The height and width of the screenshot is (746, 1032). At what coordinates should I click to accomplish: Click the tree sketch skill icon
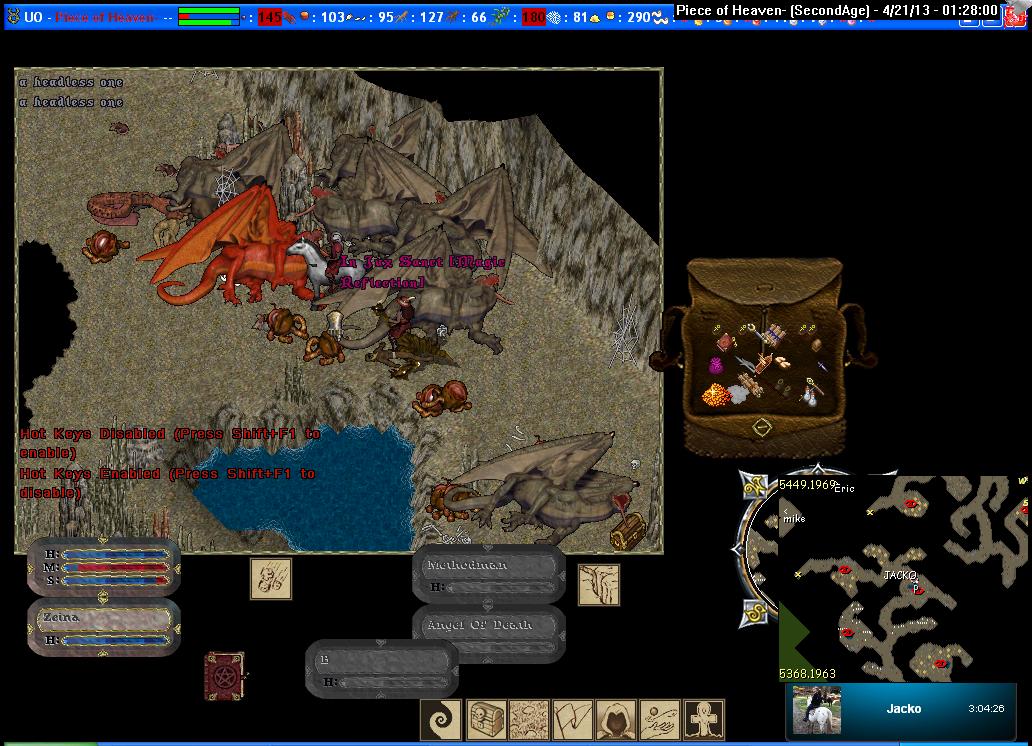pyautogui.click(x=598, y=585)
